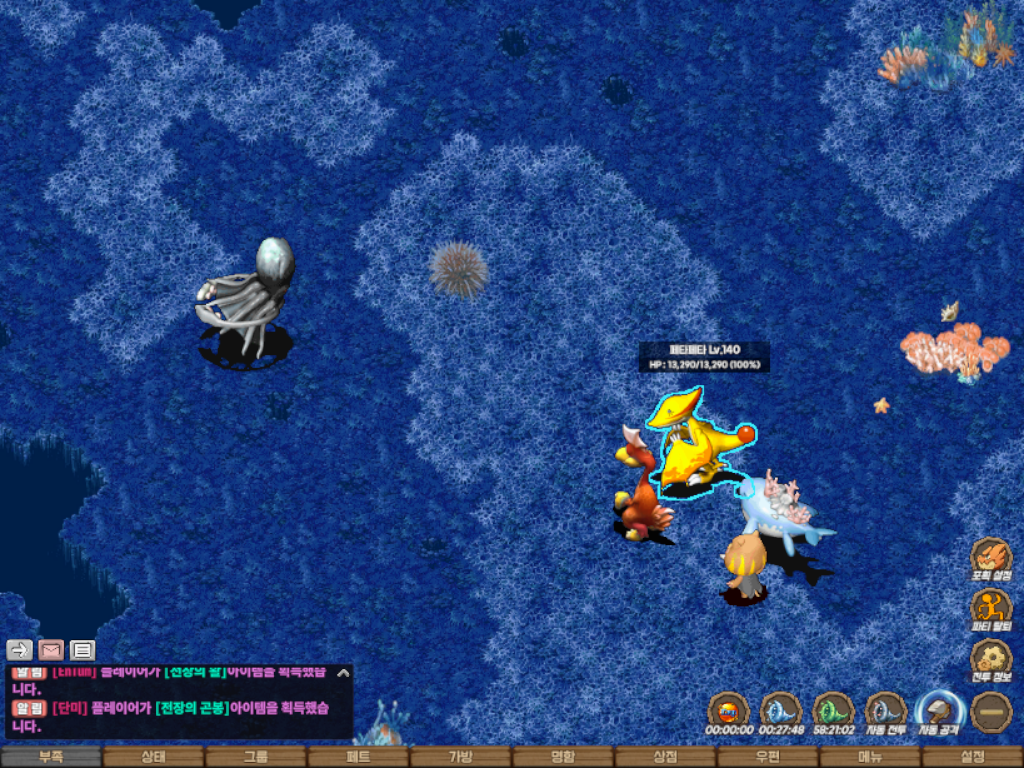Image resolution: width=1024 pixels, height=768 pixels.
Task: Open the 명함 (Name card) menu
Action: [563, 757]
